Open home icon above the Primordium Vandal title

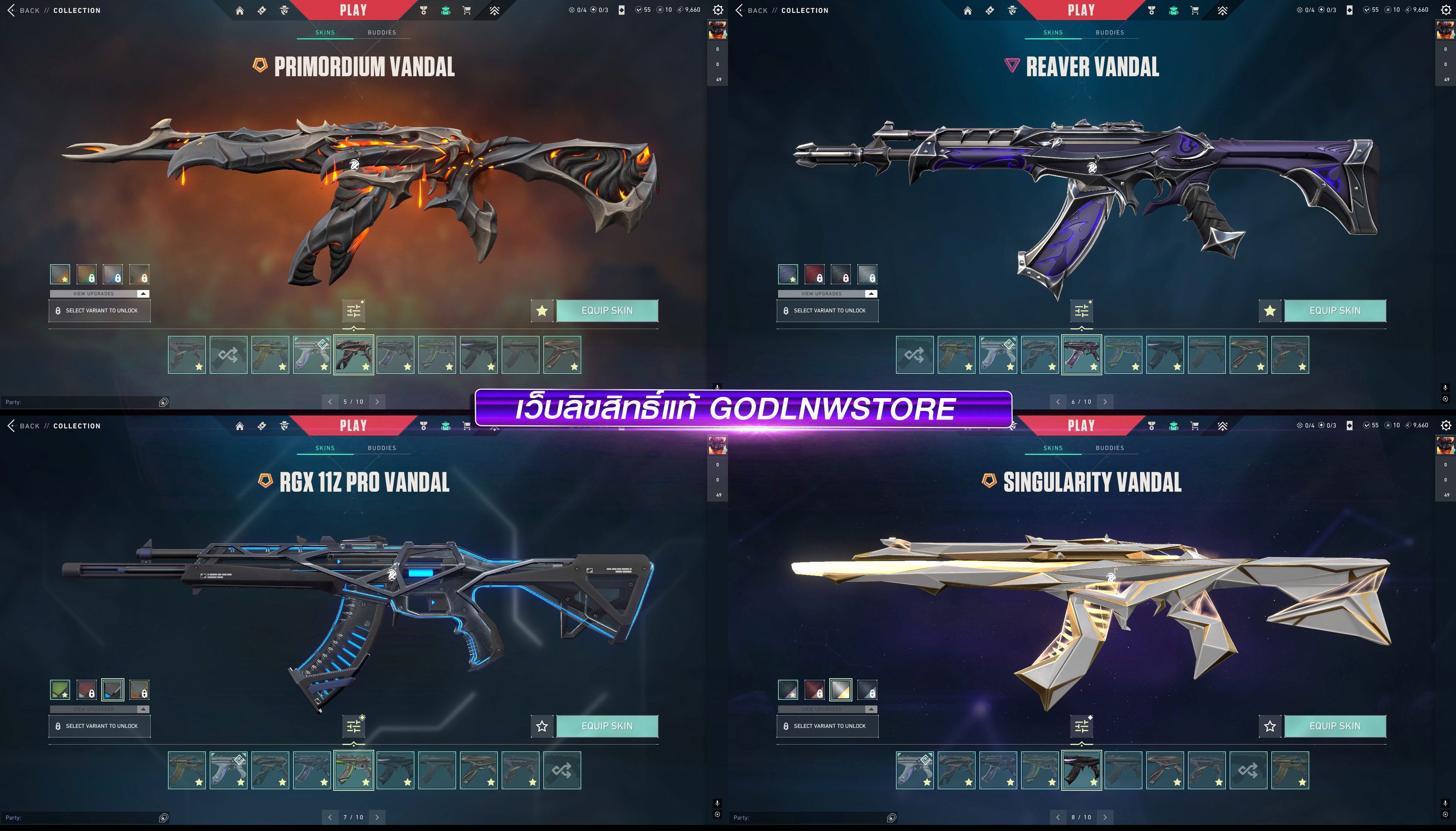pos(240,10)
